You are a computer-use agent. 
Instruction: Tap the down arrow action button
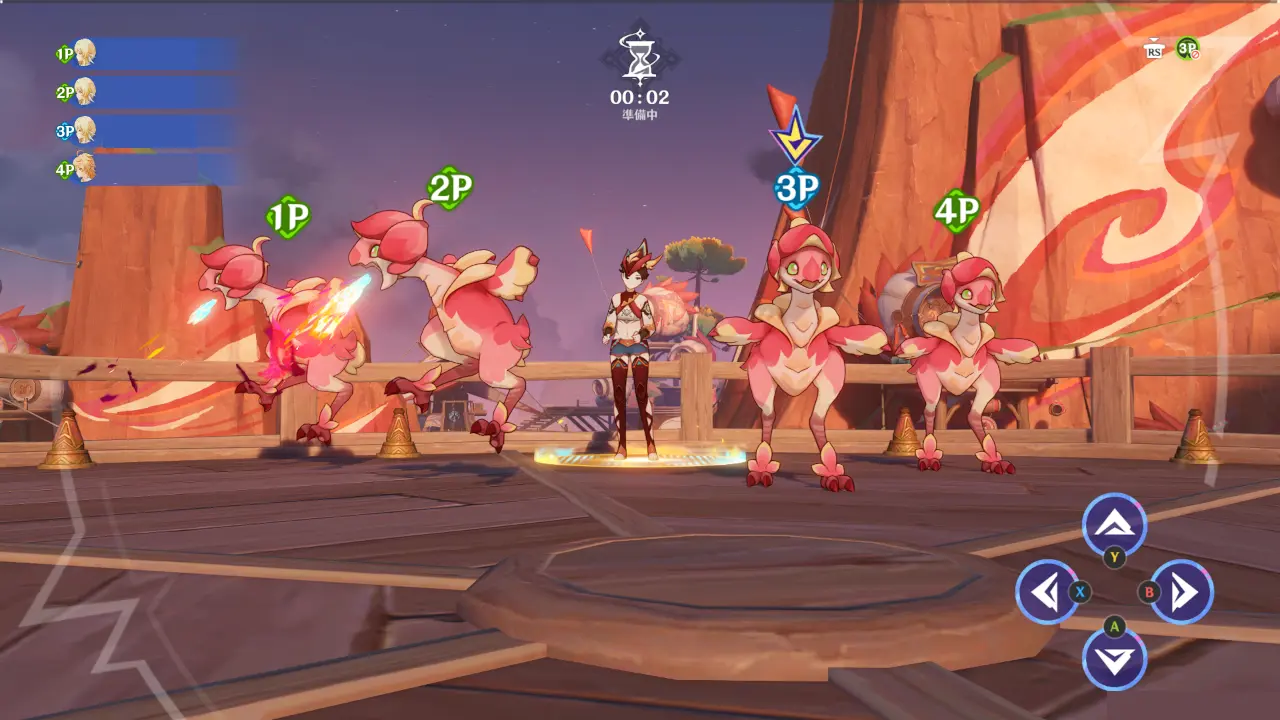1114,660
